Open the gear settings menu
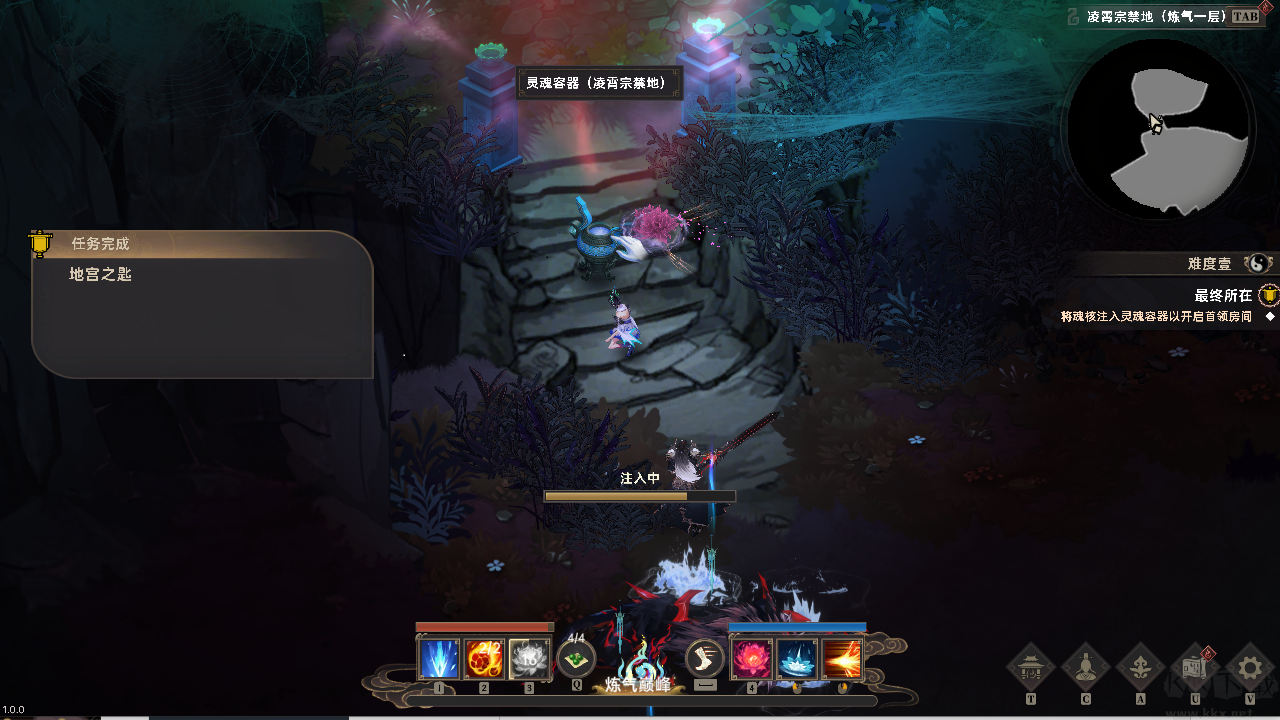Screen dimensions: 1280x720 coord(1249,667)
